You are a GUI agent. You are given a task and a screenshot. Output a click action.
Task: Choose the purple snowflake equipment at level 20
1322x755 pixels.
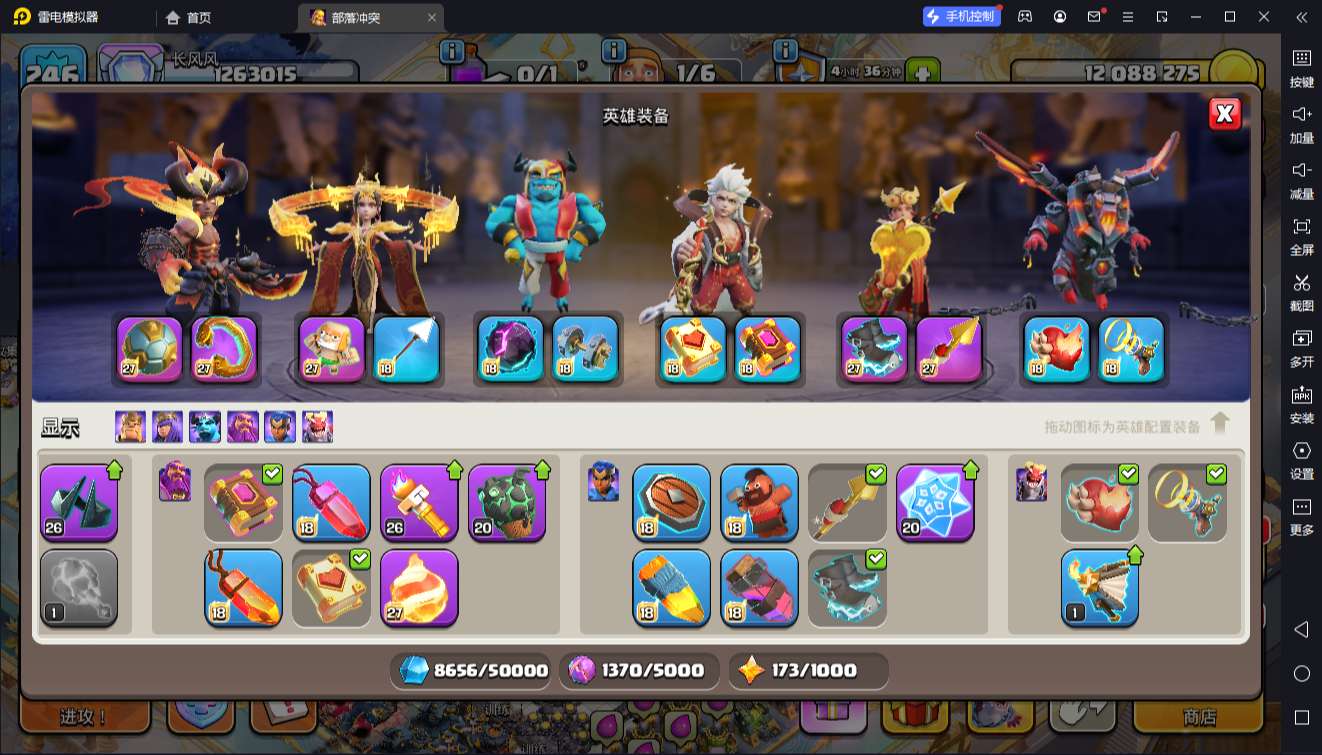935,503
